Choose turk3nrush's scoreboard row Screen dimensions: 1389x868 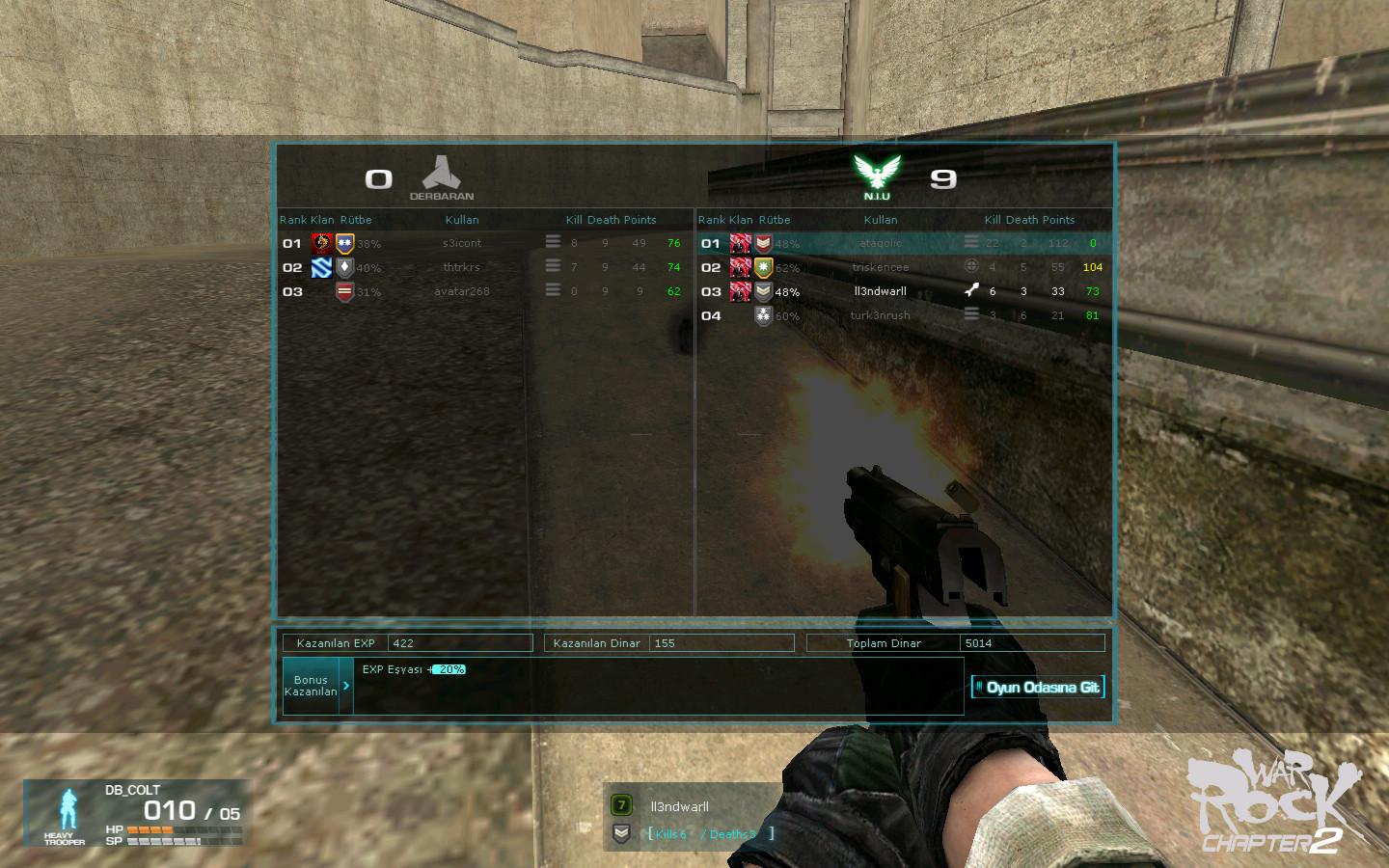(x=881, y=315)
